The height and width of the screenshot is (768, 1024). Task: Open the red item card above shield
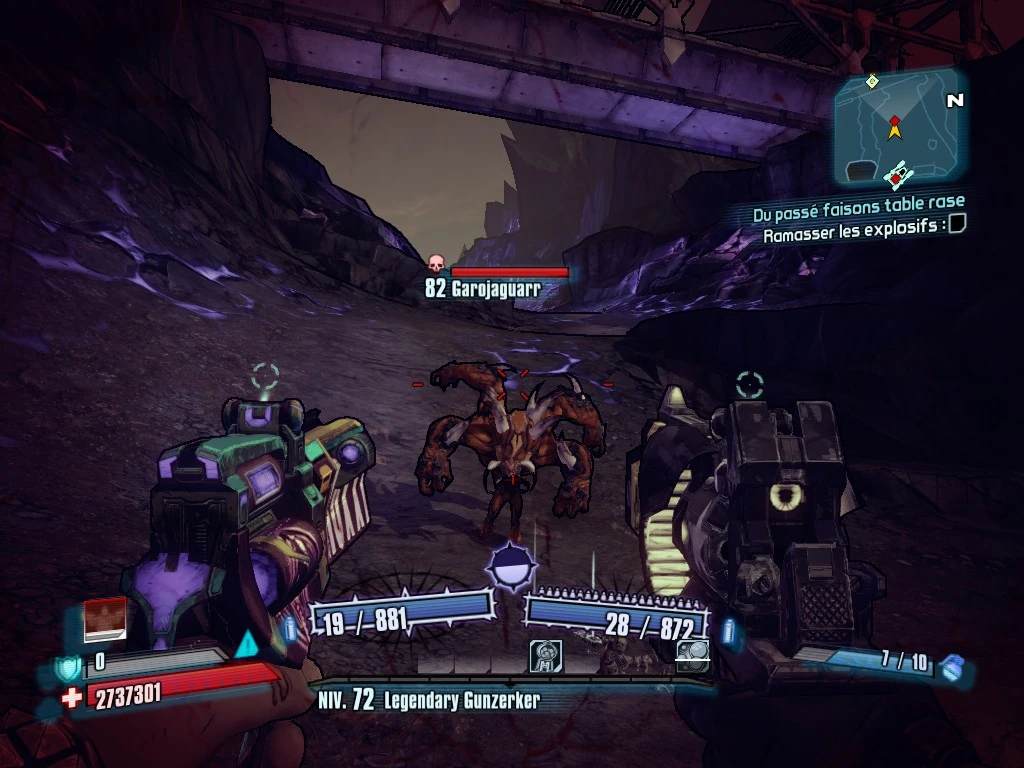click(x=105, y=619)
